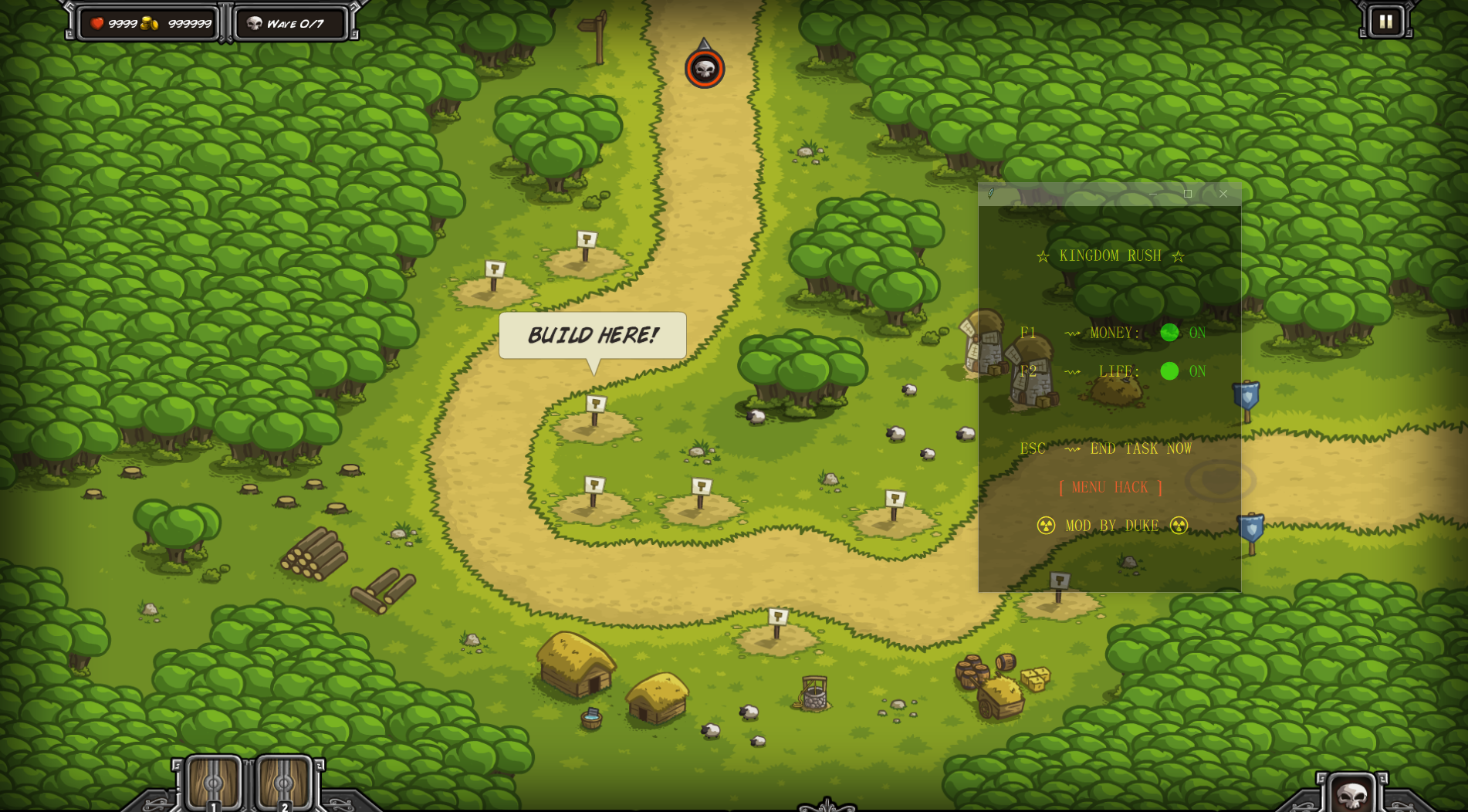1468x812 pixels.
Task: Select ability slot 2 at bottom left
Action: pos(285,783)
